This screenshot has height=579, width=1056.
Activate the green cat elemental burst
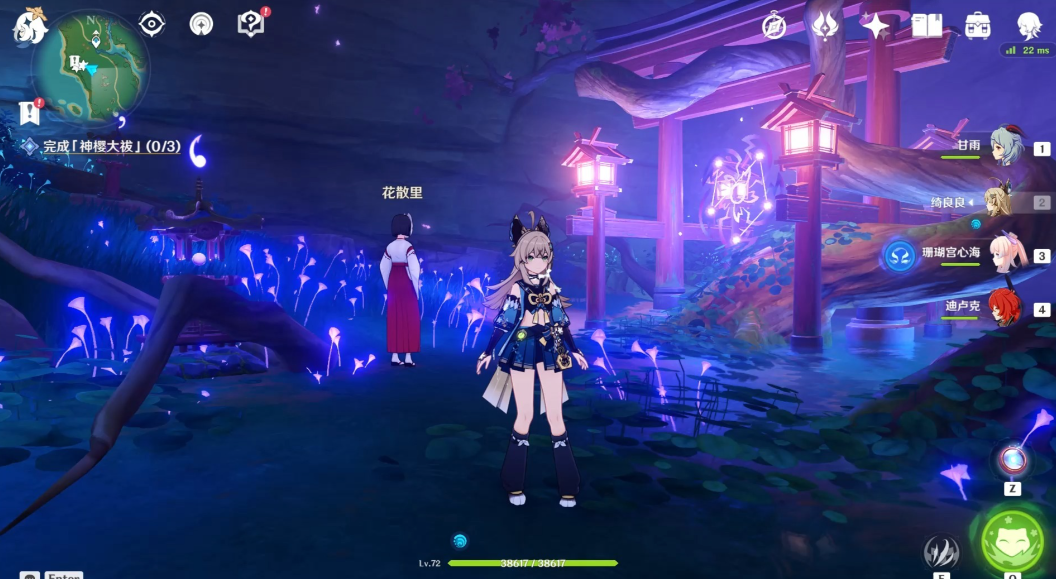pos(1012,540)
